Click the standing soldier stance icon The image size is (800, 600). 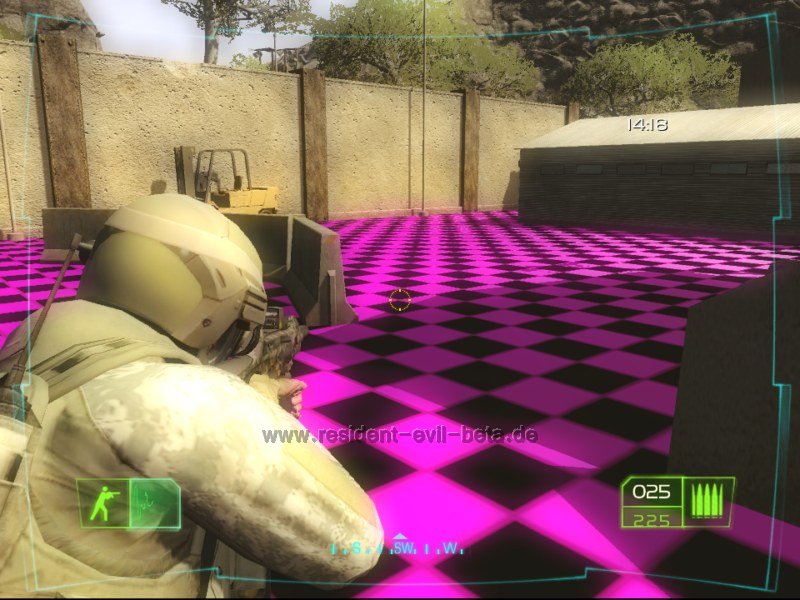point(103,504)
